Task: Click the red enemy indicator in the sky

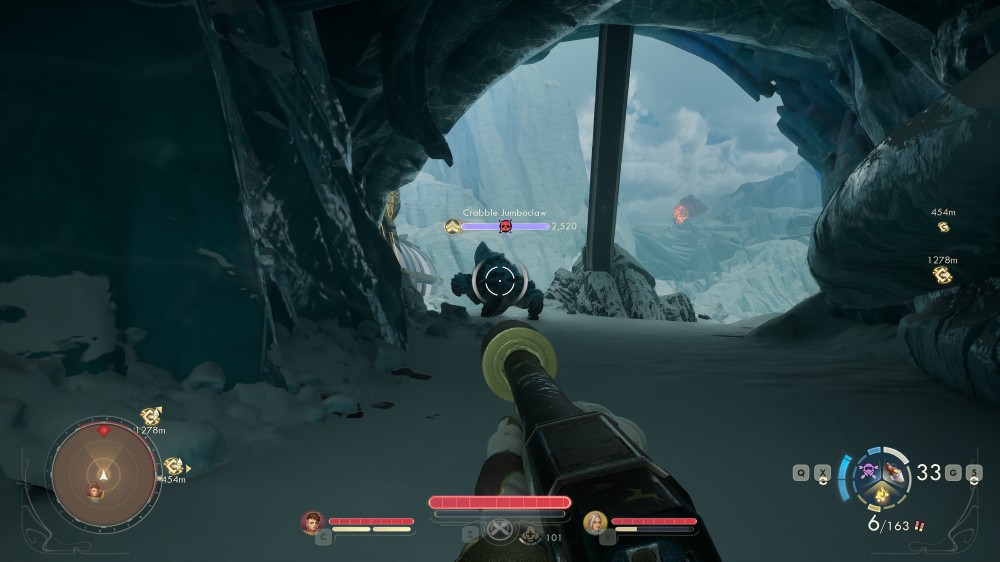Action: (681, 212)
